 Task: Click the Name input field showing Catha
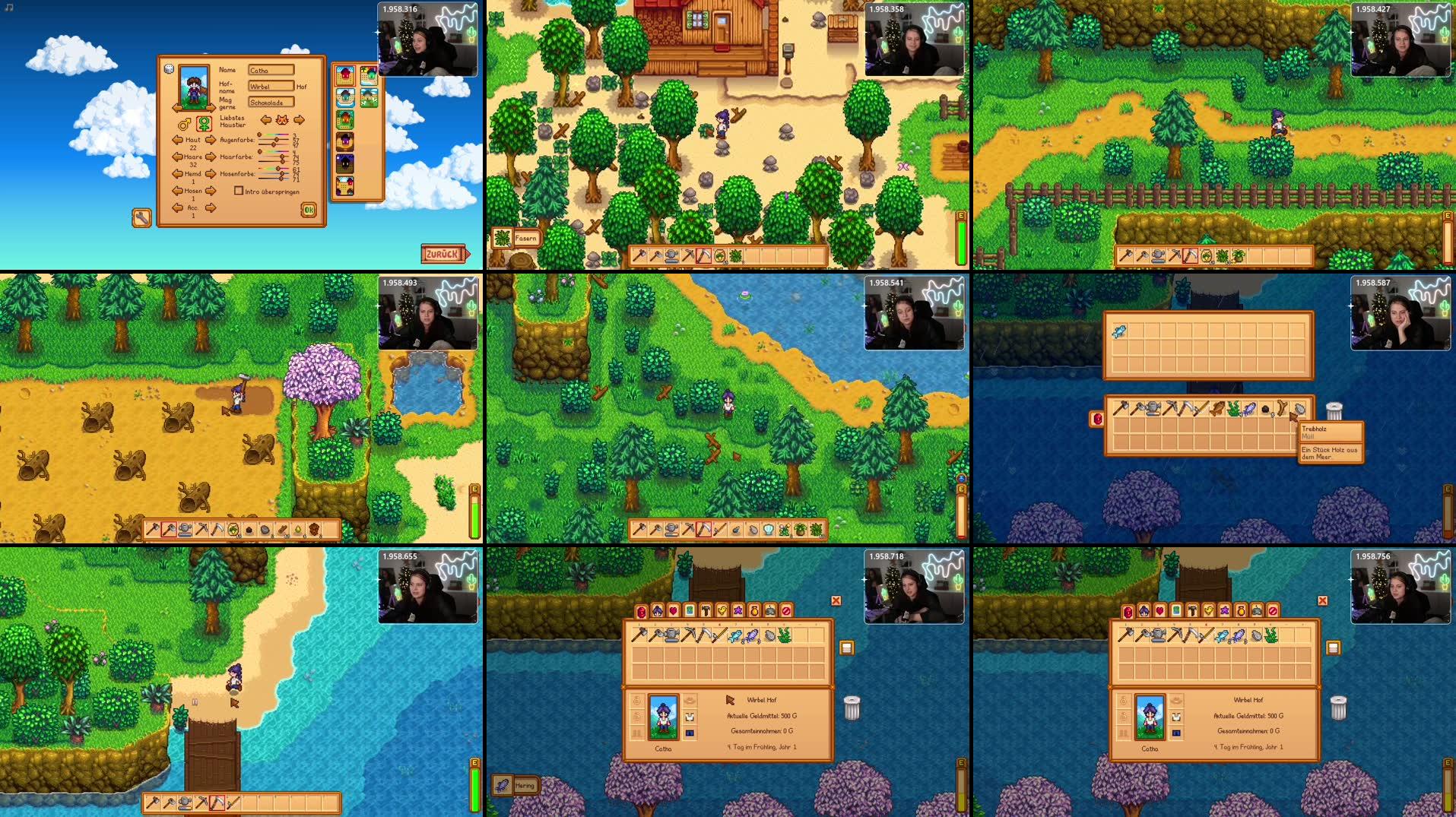tap(271, 70)
